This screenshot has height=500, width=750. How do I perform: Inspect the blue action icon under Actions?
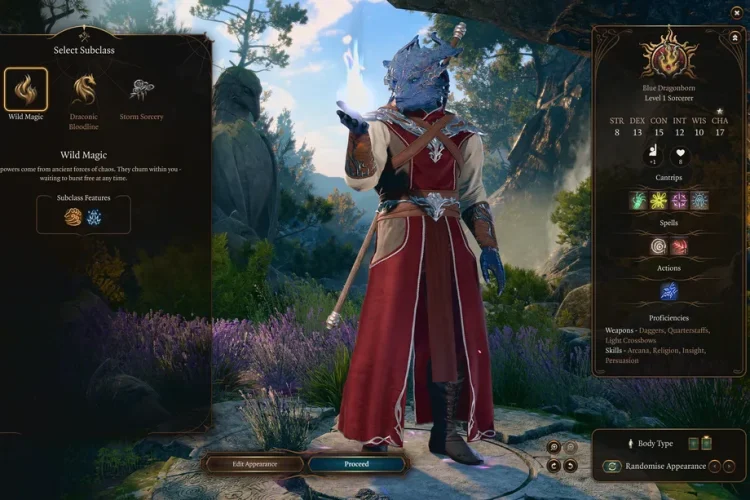click(x=669, y=291)
